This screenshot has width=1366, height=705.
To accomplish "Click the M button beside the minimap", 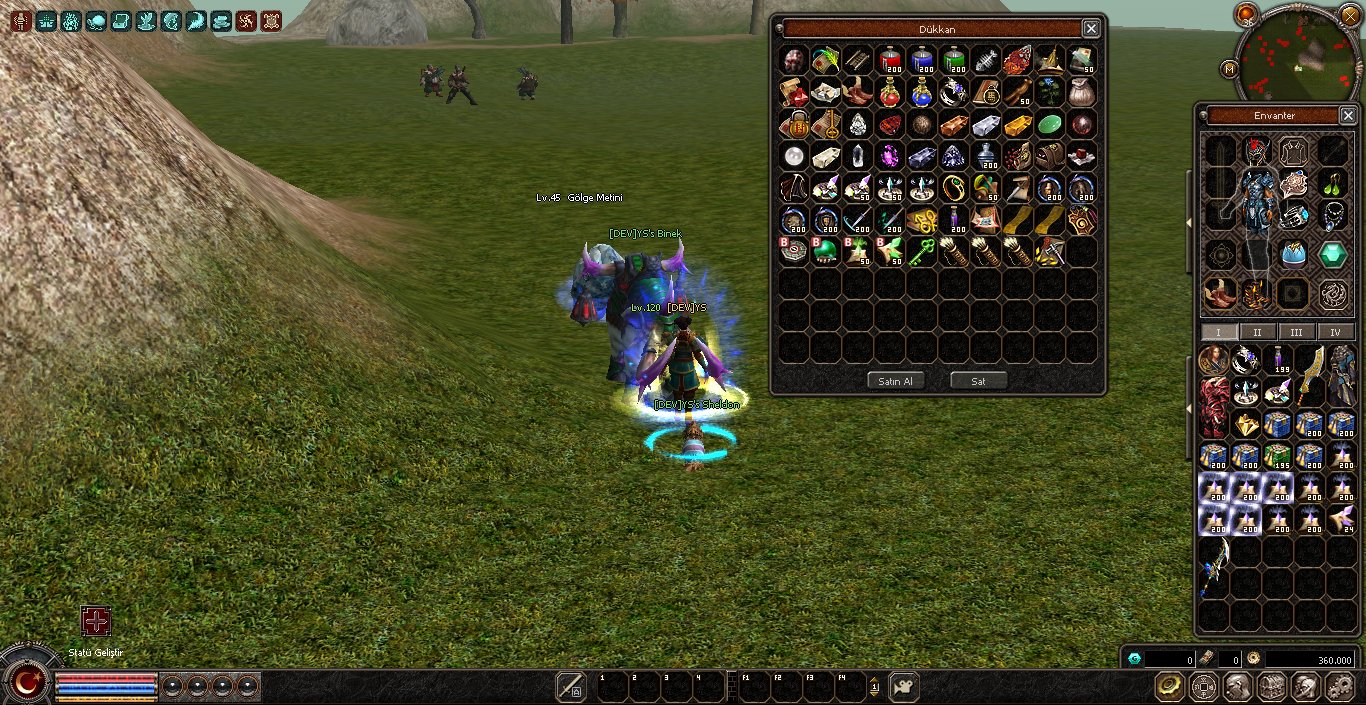I will click(1229, 68).
